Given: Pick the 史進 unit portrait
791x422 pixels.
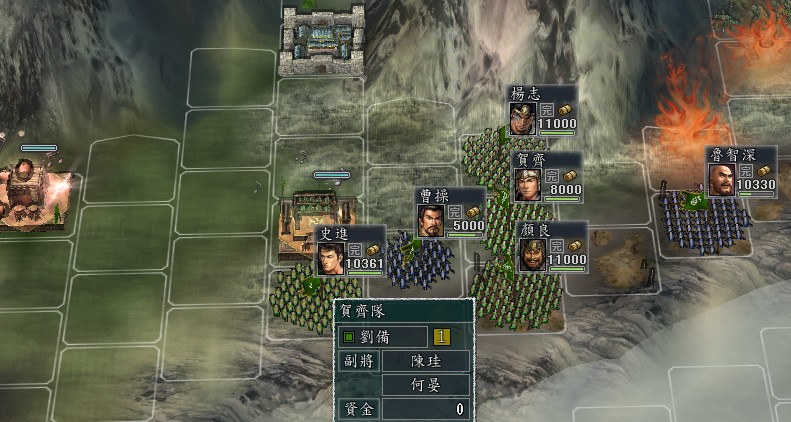Looking at the screenshot, I should (331, 257).
